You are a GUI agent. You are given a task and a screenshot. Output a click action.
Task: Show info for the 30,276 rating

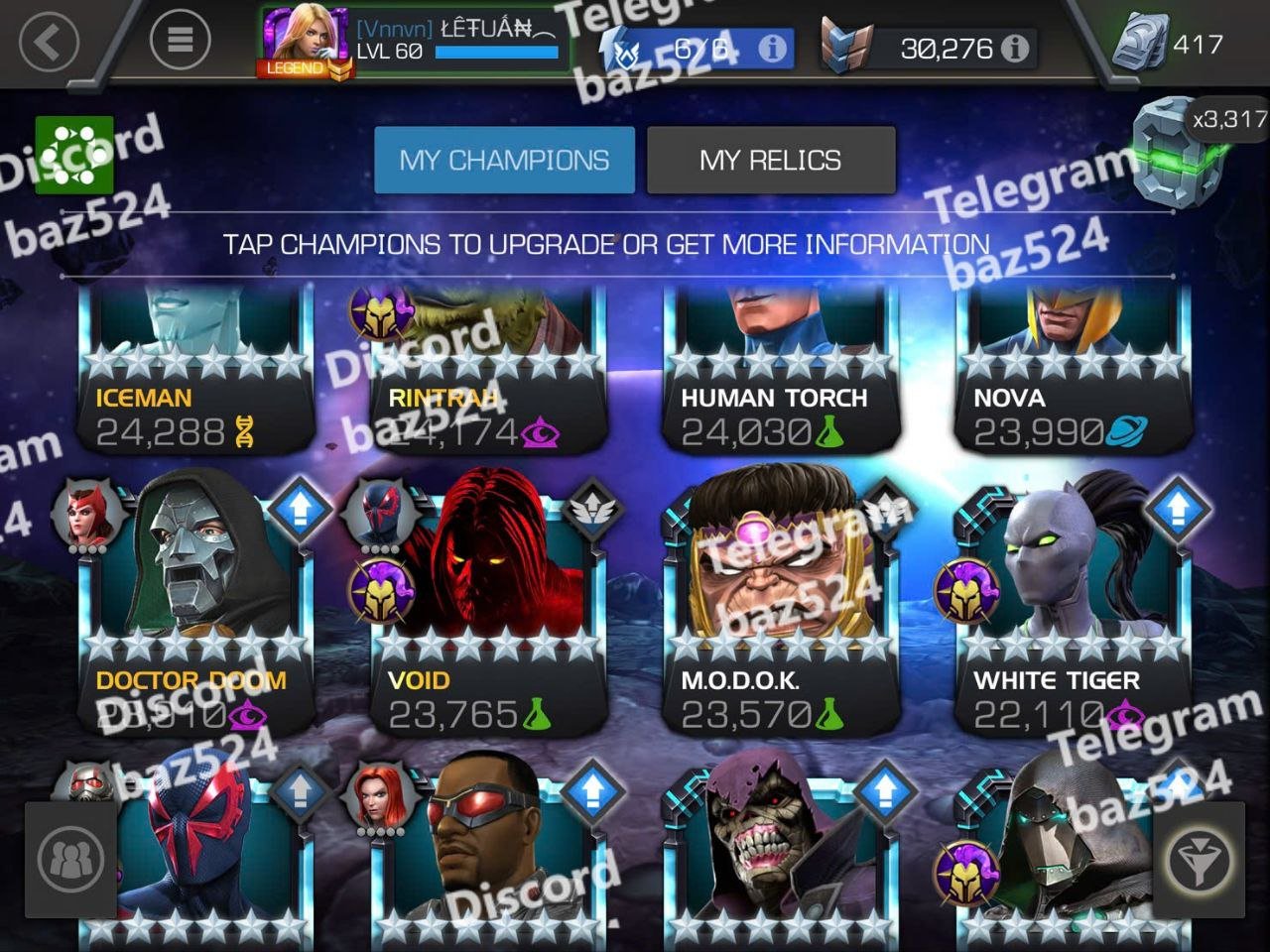pyautogui.click(x=1014, y=48)
